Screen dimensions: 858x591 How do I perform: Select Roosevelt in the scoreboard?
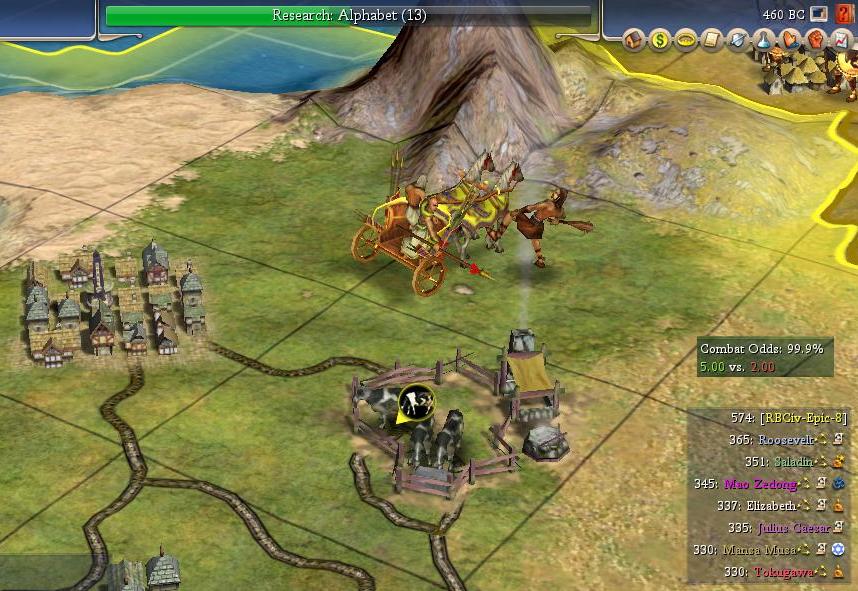(x=788, y=439)
